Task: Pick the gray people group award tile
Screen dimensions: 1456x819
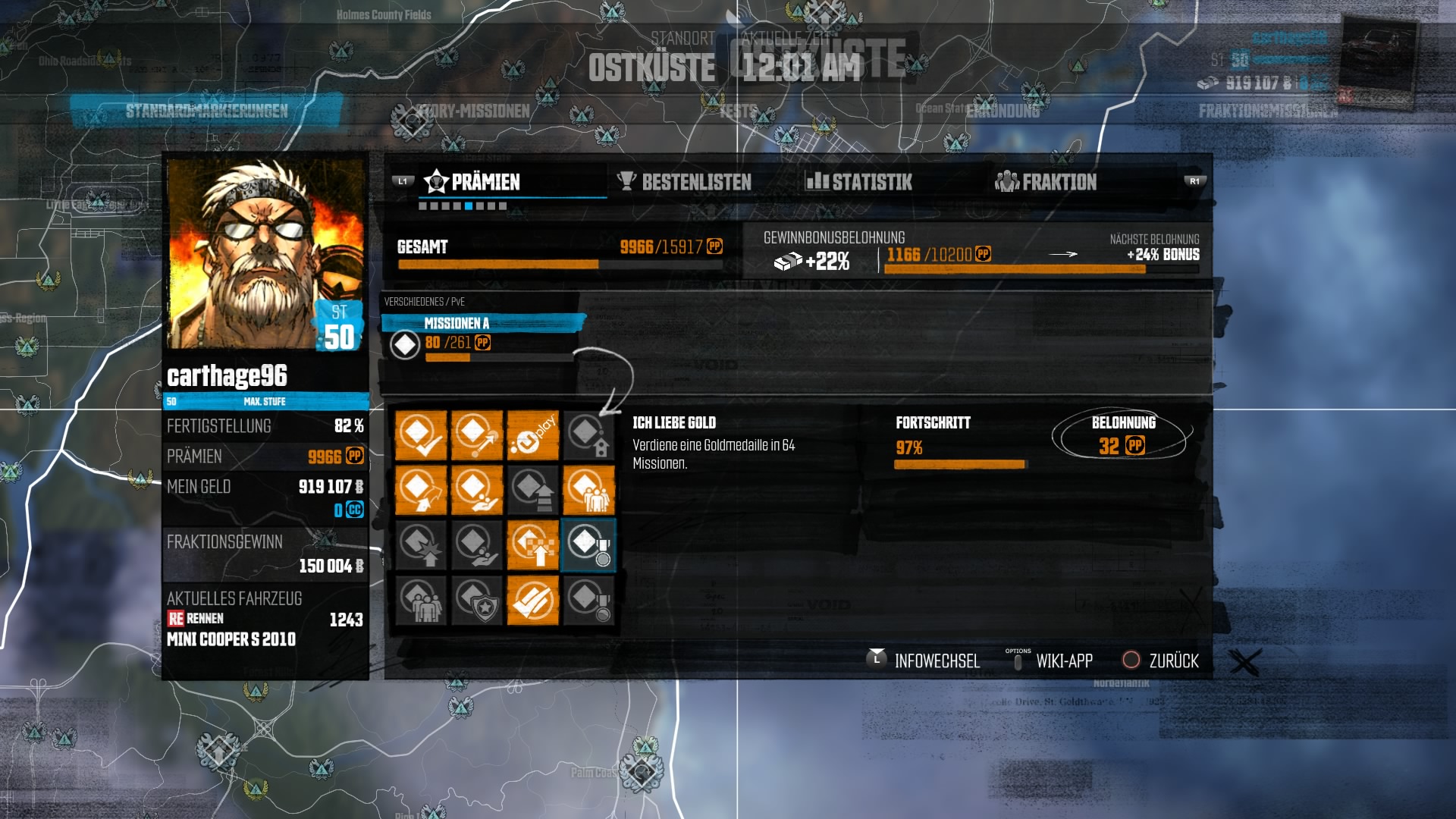Action: point(421,600)
